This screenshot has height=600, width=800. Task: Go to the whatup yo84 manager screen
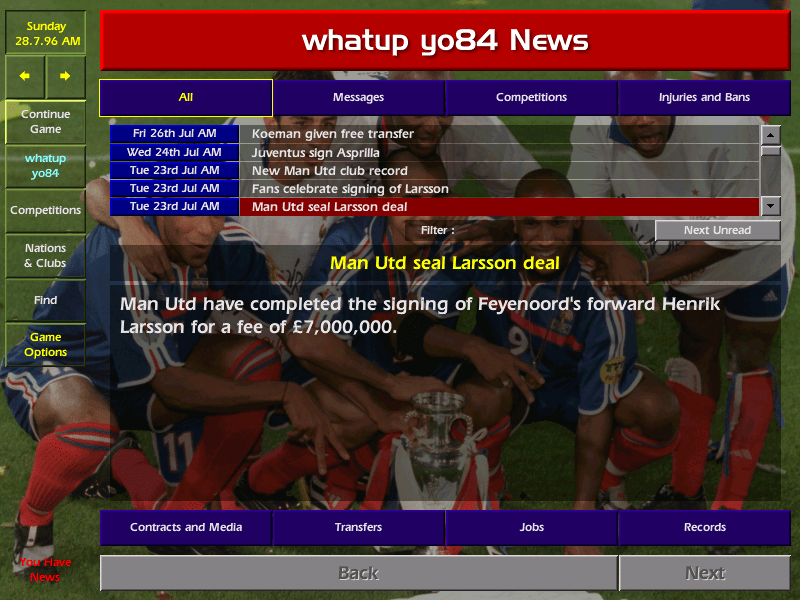pyautogui.click(x=45, y=166)
